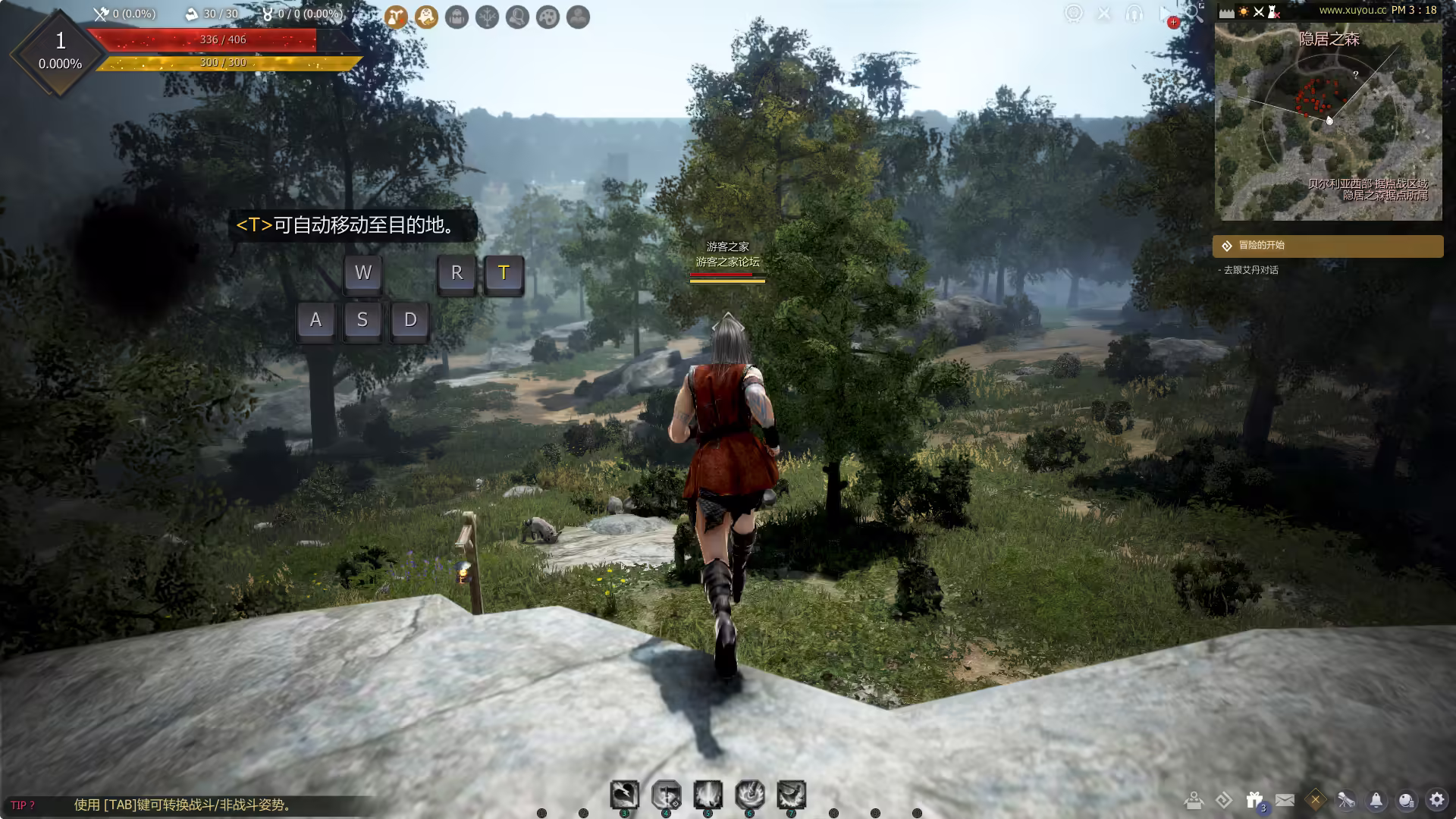
Task: Click the open box reward icon
Action: (x=1194, y=799)
